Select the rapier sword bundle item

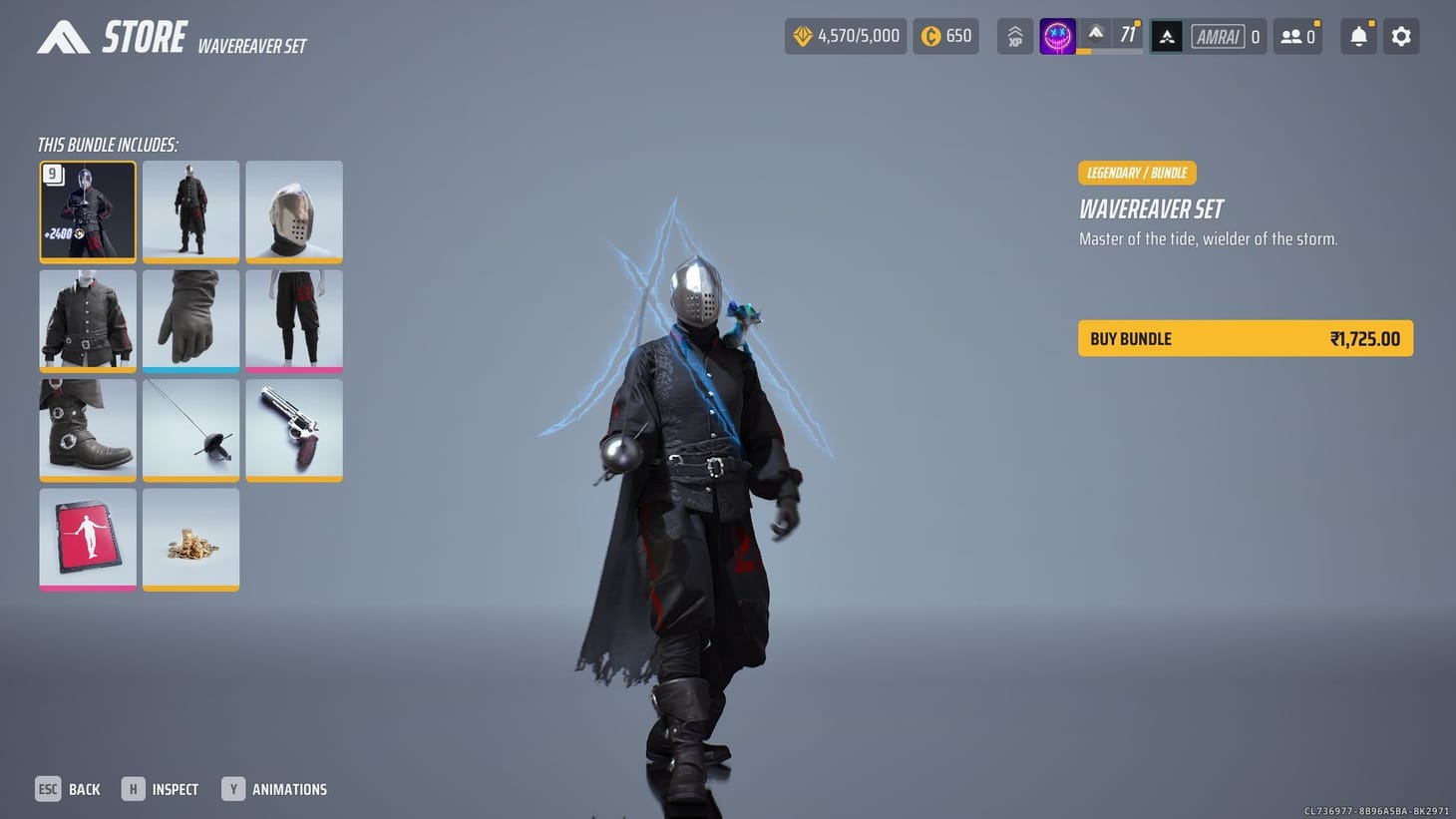[190, 429]
